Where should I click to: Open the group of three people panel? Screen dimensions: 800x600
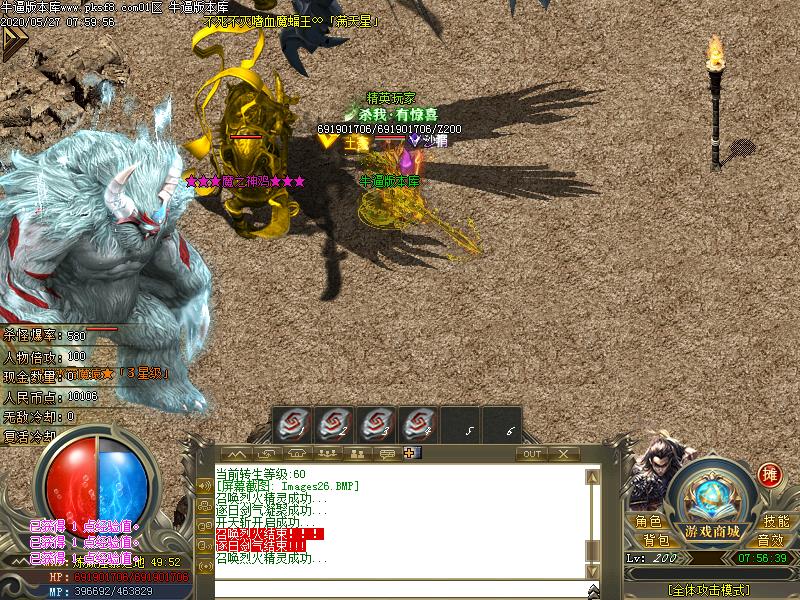coord(325,454)
